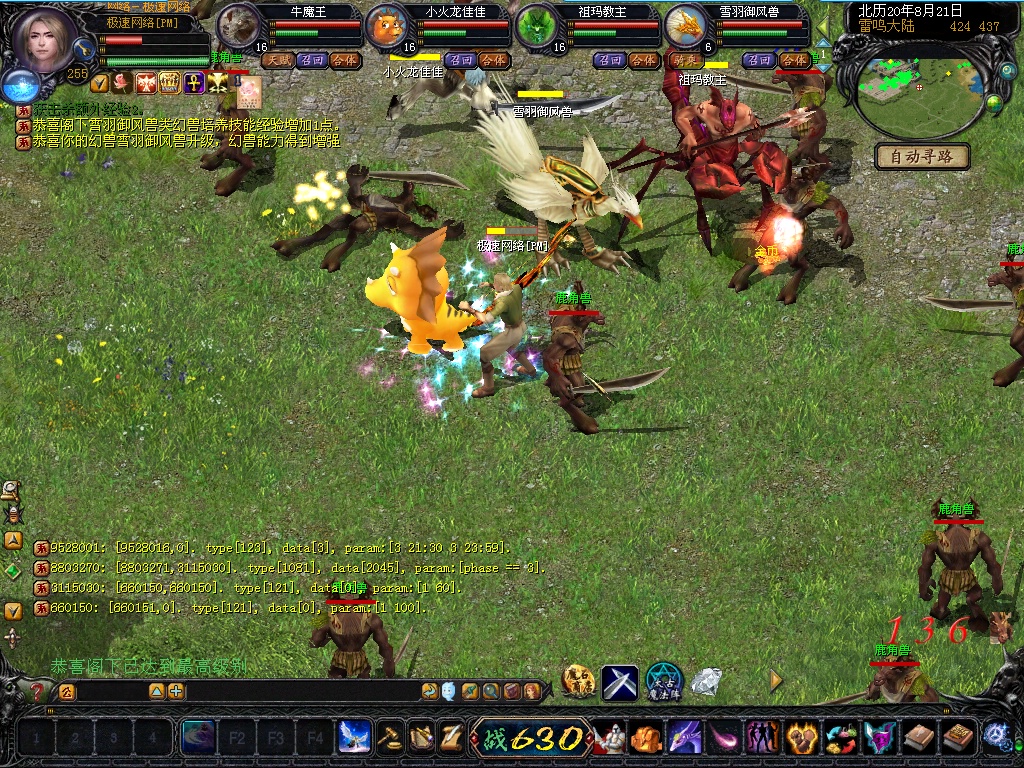Select the 雪羽御风兽 pet portrait
Screen dimensions: 1024x768
(686, 27)
